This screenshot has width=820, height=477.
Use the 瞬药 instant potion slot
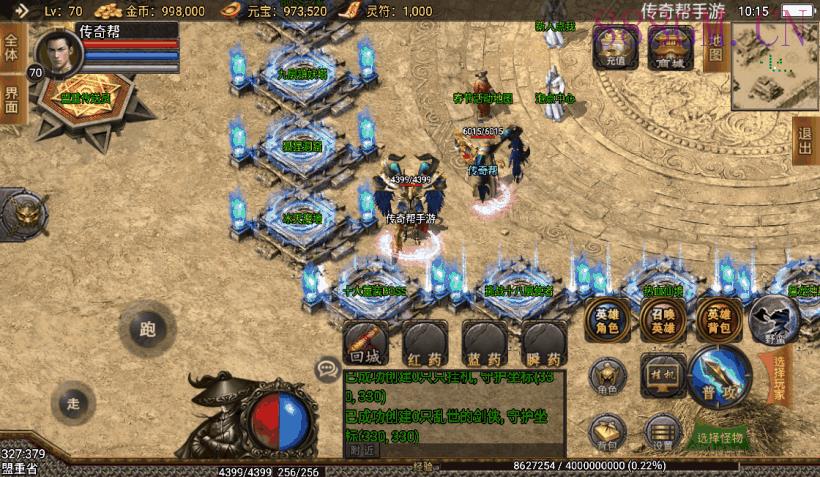pyautogui.click(x=544, y=342)
